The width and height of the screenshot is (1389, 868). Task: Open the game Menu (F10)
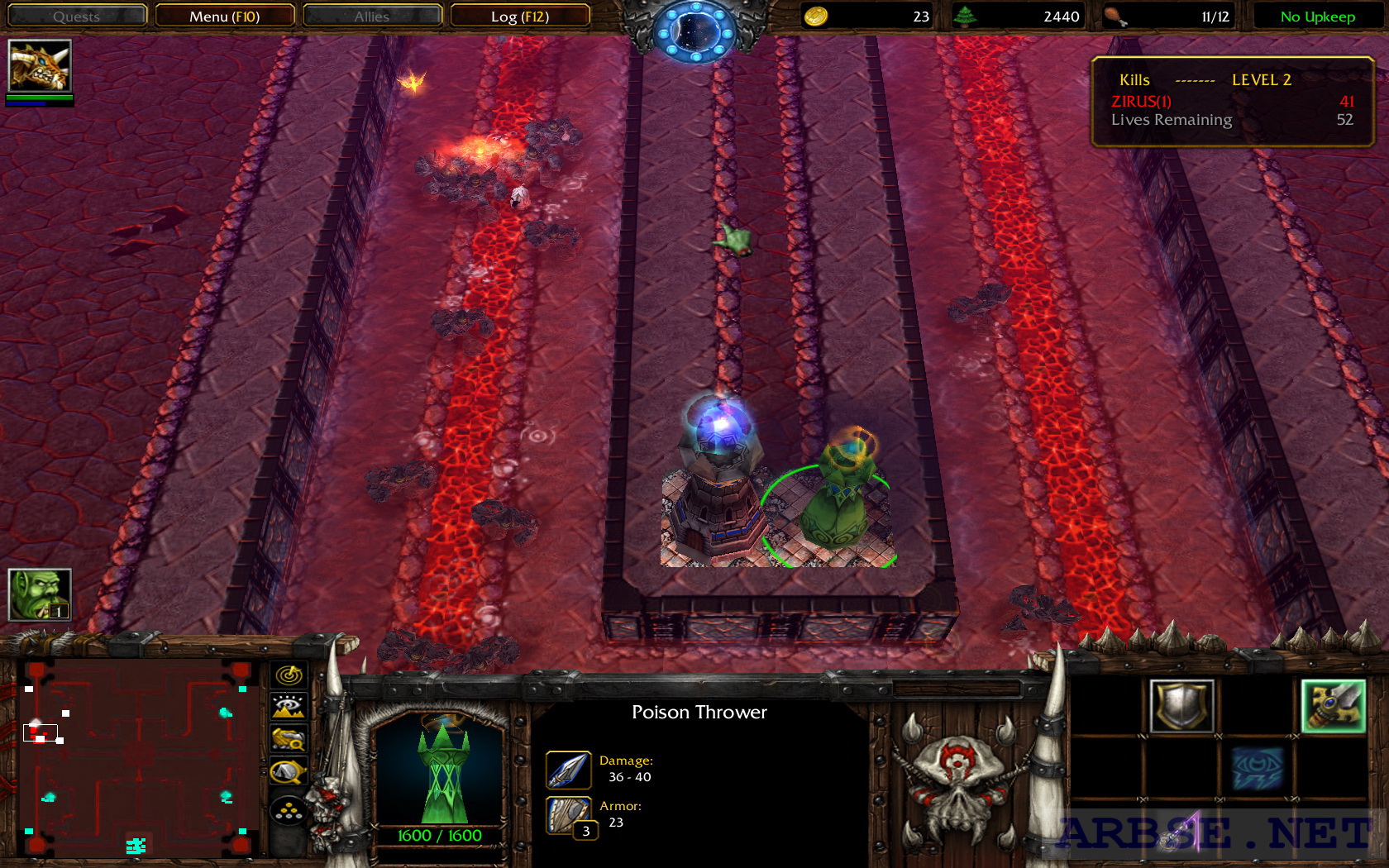[224, 17]
